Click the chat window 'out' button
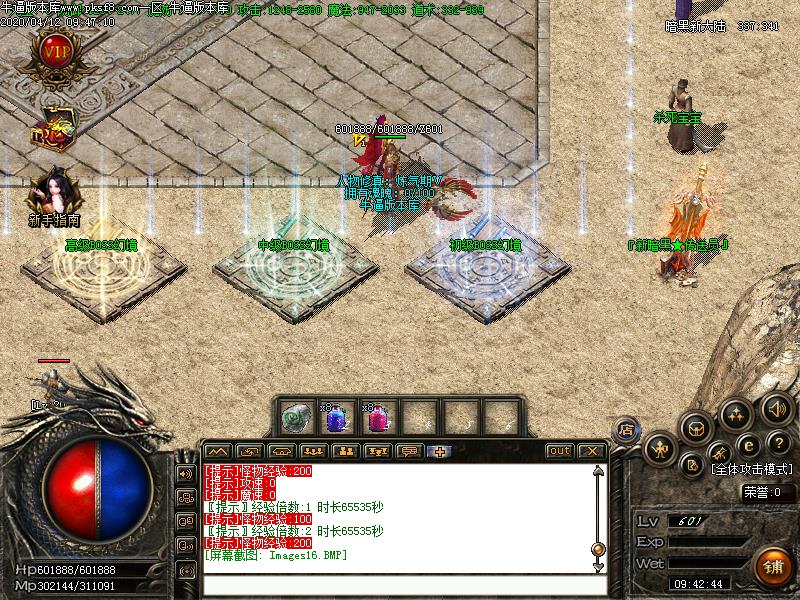This screenshot has width=800, height=600. click(560, 451)
